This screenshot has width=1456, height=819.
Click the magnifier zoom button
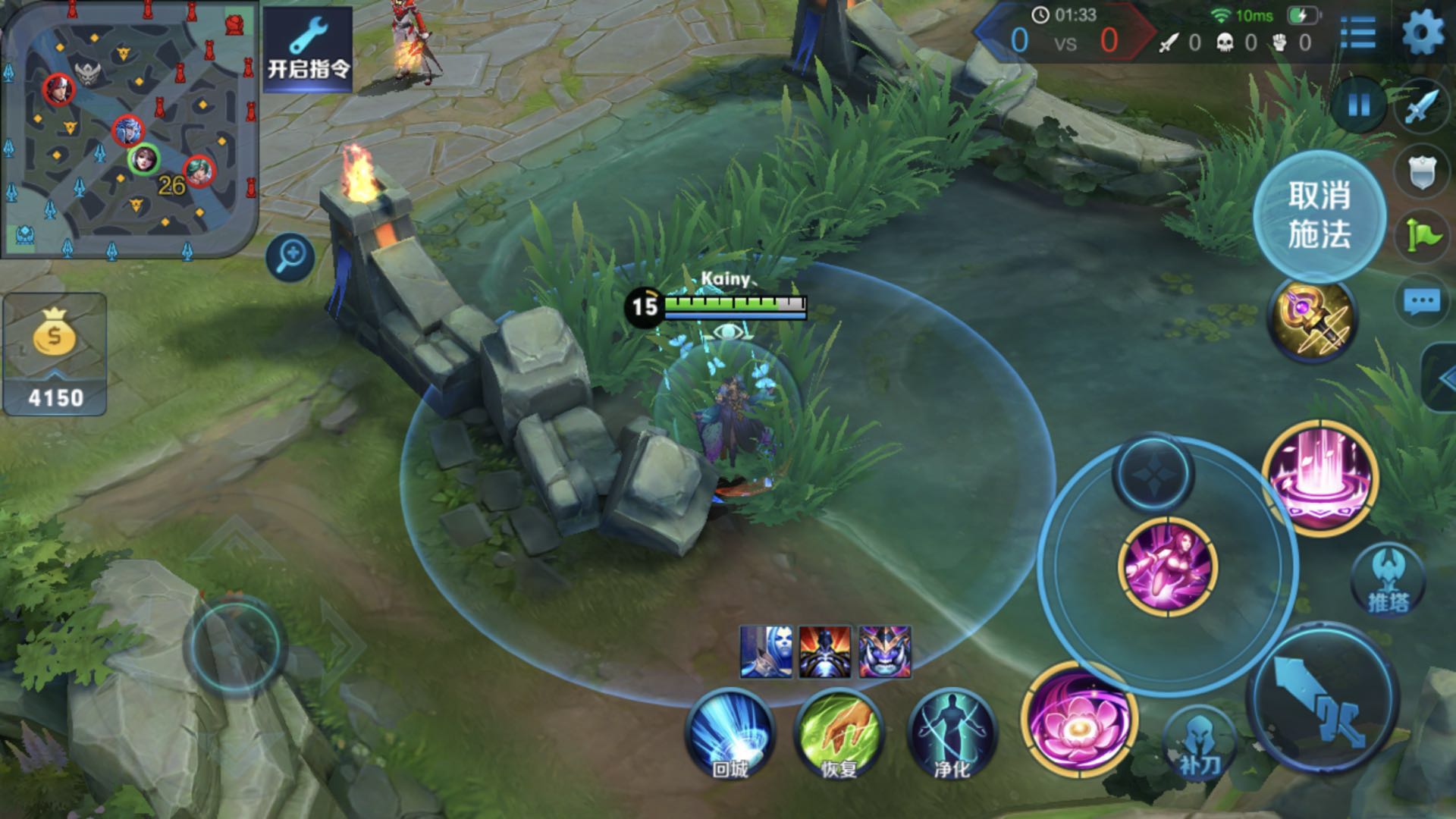point(290,257)
